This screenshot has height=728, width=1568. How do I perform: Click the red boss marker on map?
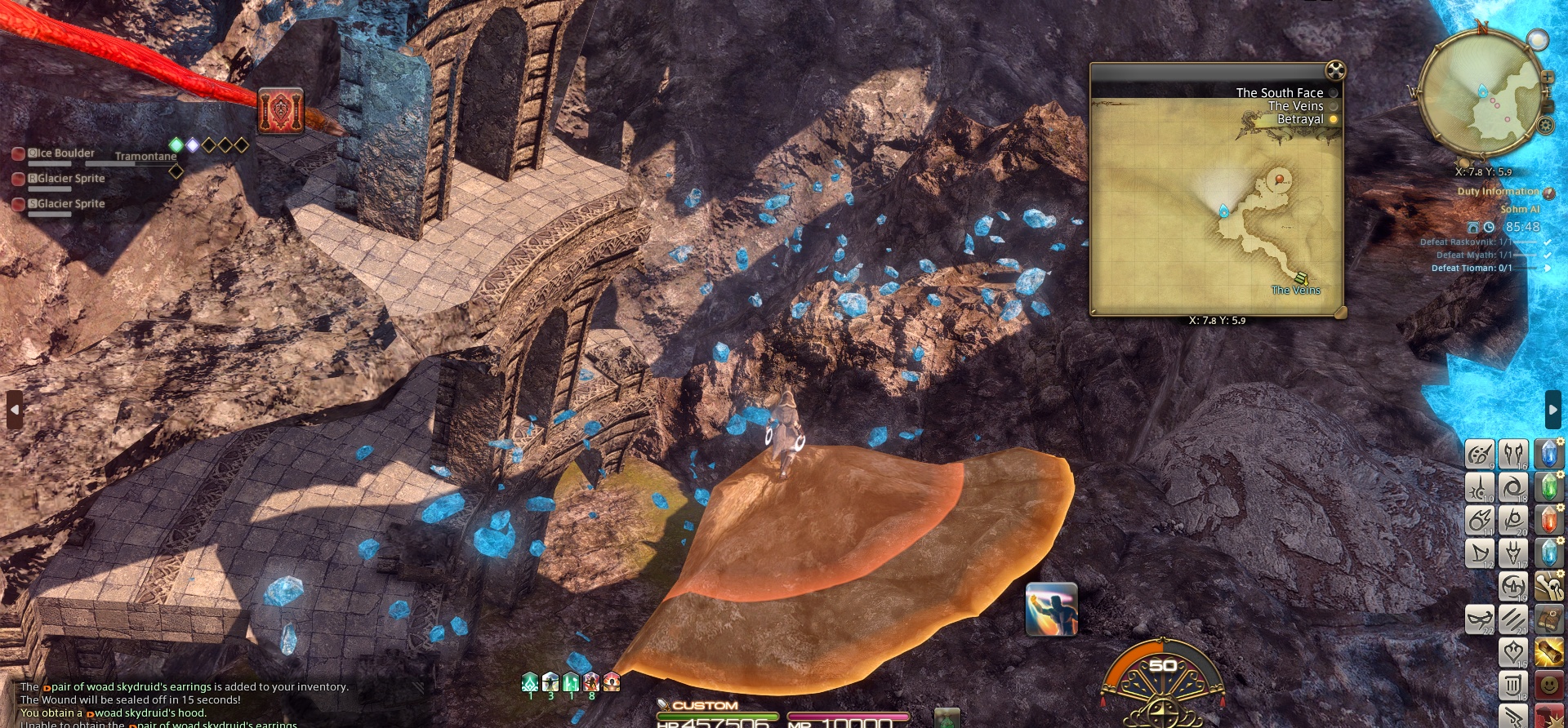click(x=1279, y=179)
